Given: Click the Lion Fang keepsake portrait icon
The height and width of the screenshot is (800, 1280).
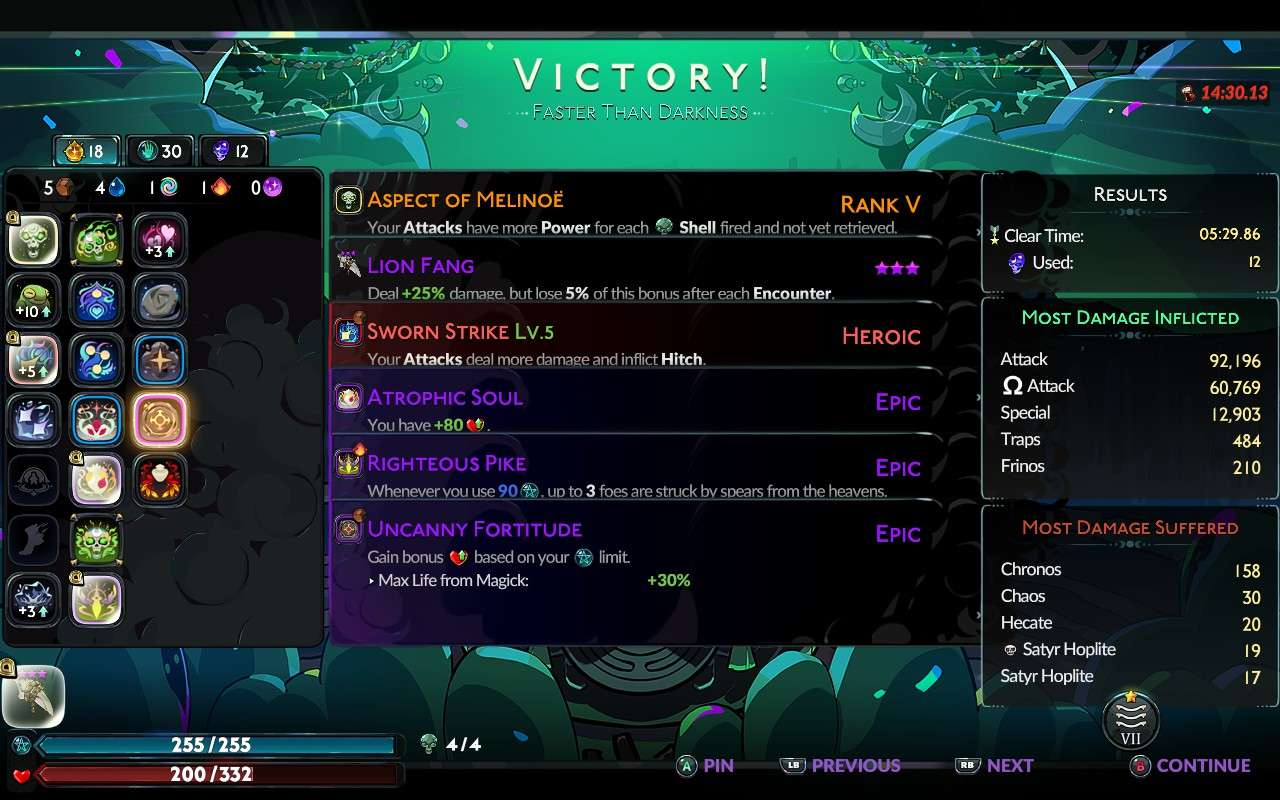Looking at the screenshot, I should point(33,695).
